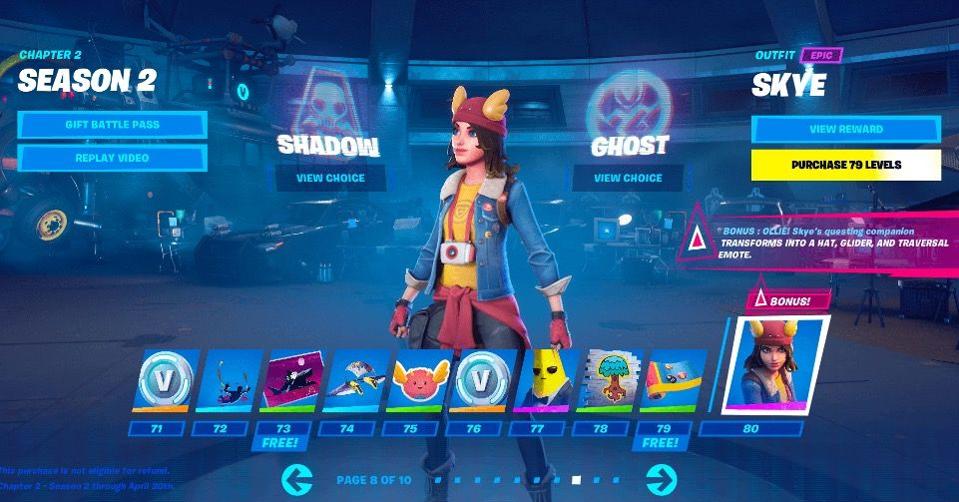
Task: Select the level 71 V-Bucks reward
Action: point(166,380)
